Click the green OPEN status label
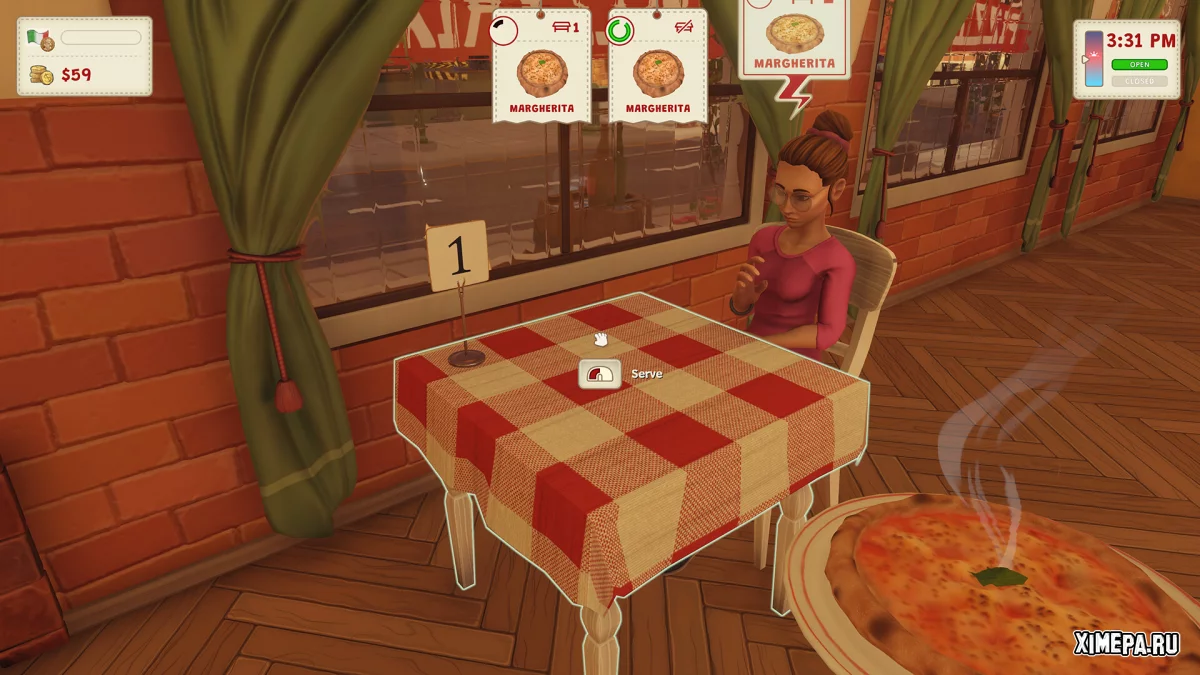Image resolution: width=1200 pixels, height=675 pixels. point(1139,65)
